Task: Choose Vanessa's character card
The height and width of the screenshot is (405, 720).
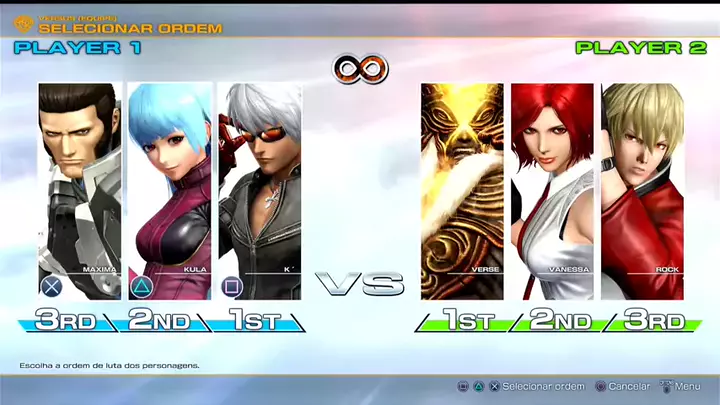Action: point(552,190)
